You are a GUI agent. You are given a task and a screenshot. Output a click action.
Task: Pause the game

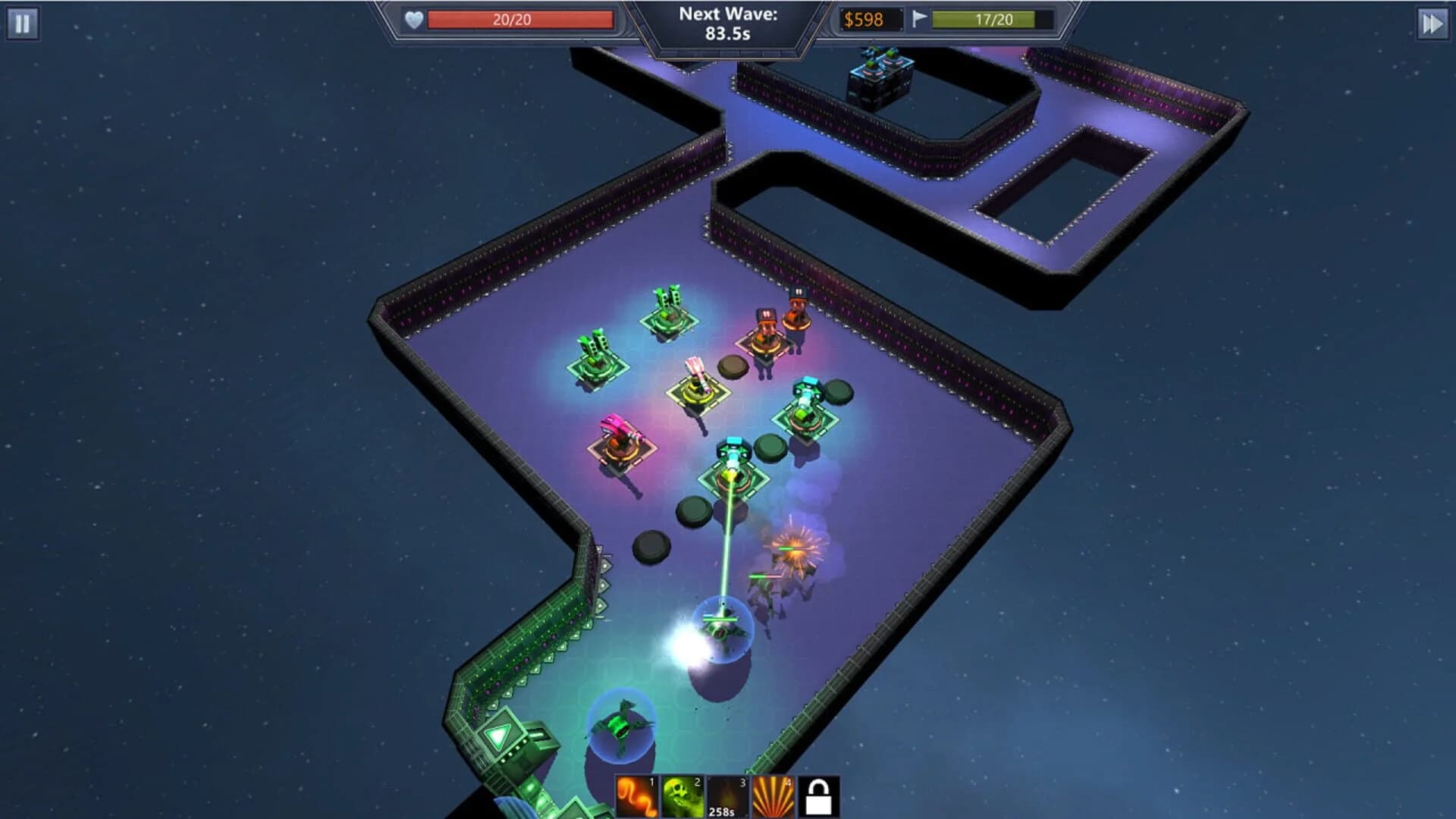point(24,24)
